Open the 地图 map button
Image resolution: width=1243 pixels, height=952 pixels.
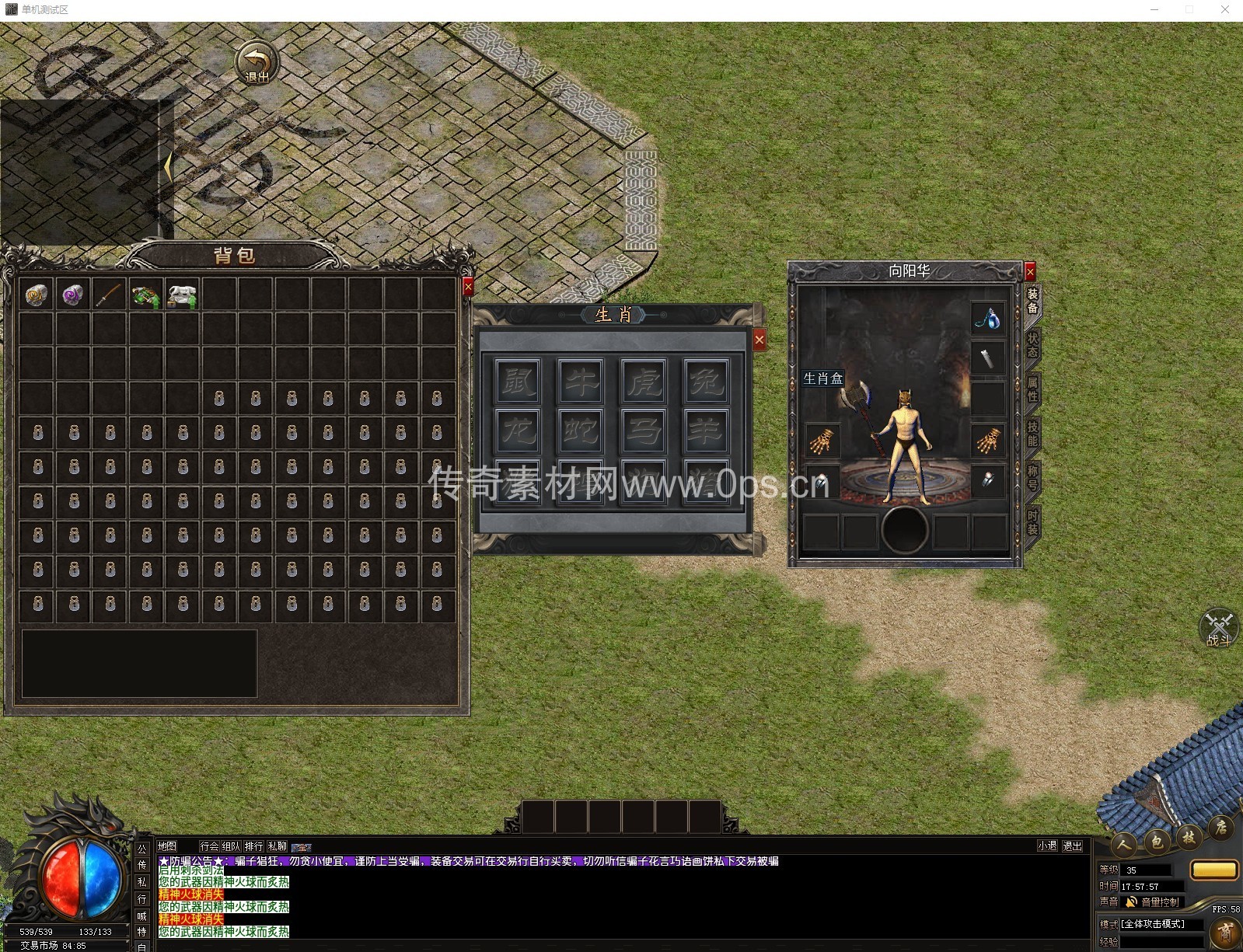point(167,846)
